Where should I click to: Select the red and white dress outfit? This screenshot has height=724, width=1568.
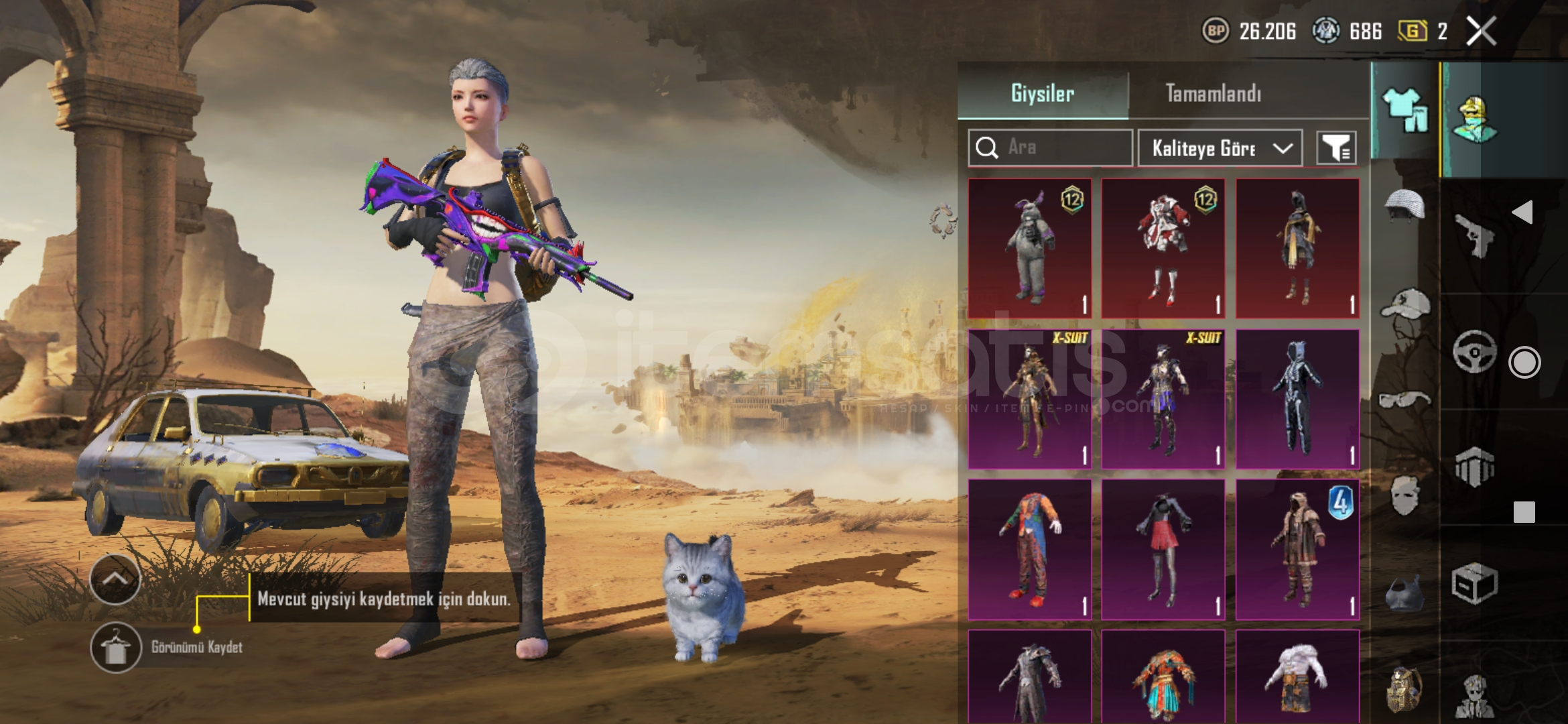[1163, 248]
